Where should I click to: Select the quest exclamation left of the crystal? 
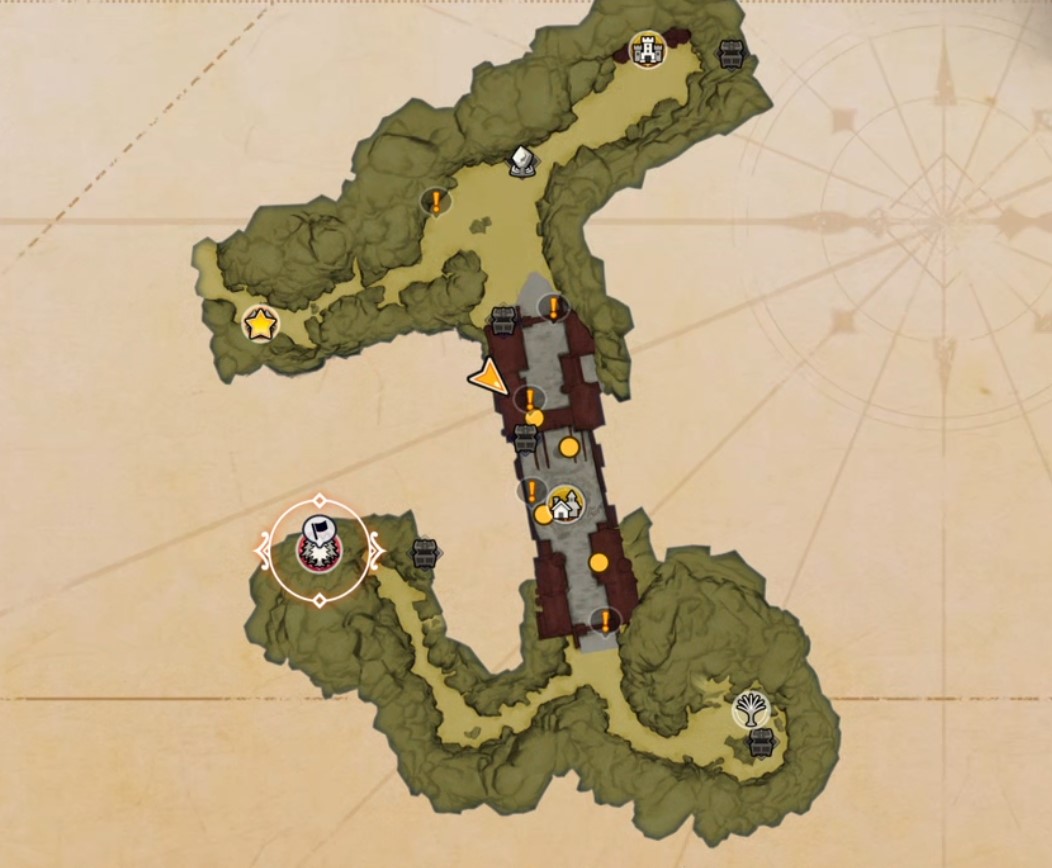[x=436, y=202]
